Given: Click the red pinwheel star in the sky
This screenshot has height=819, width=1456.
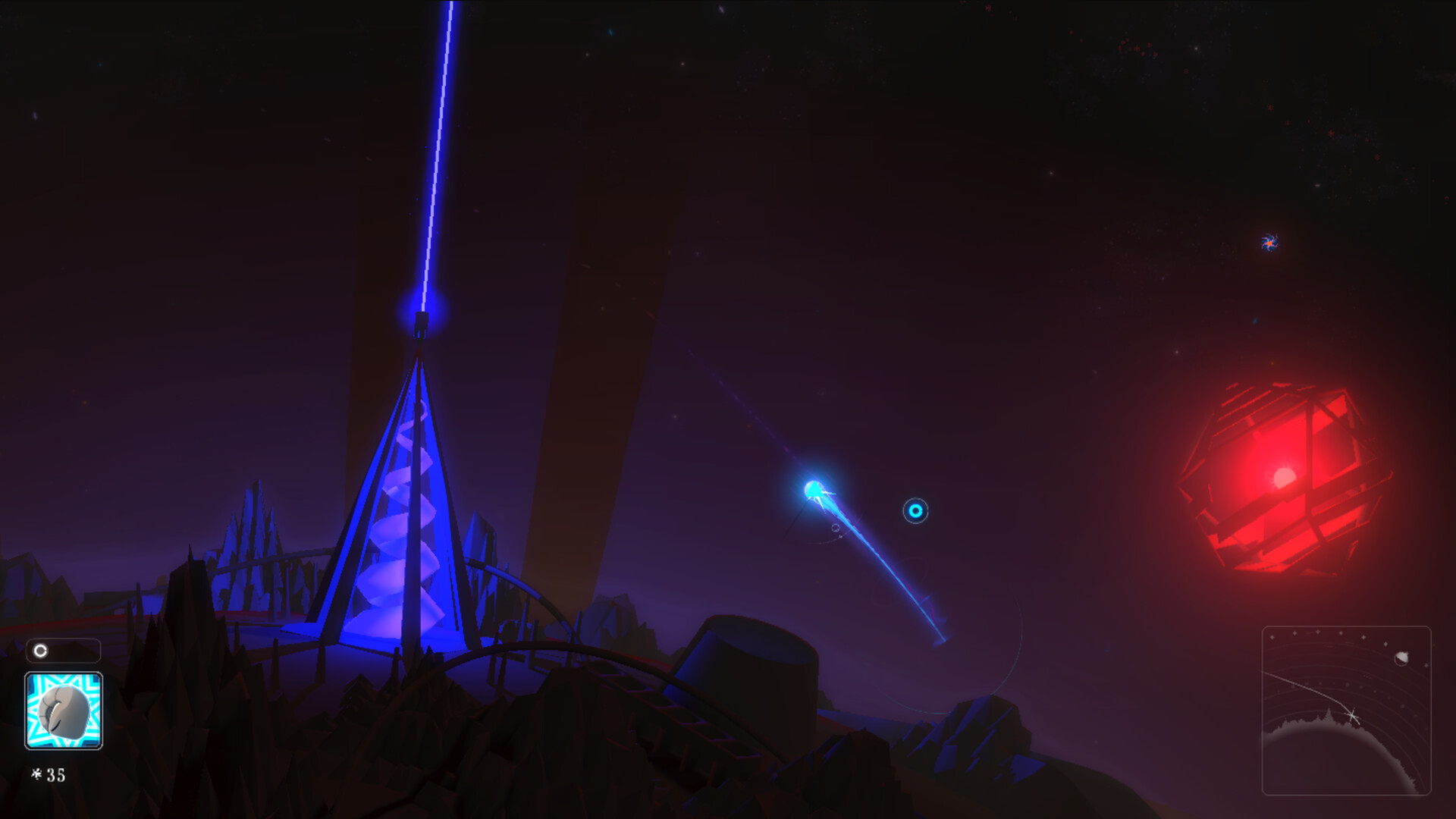Looking at the screenshot, I should tap(1269, 243).
